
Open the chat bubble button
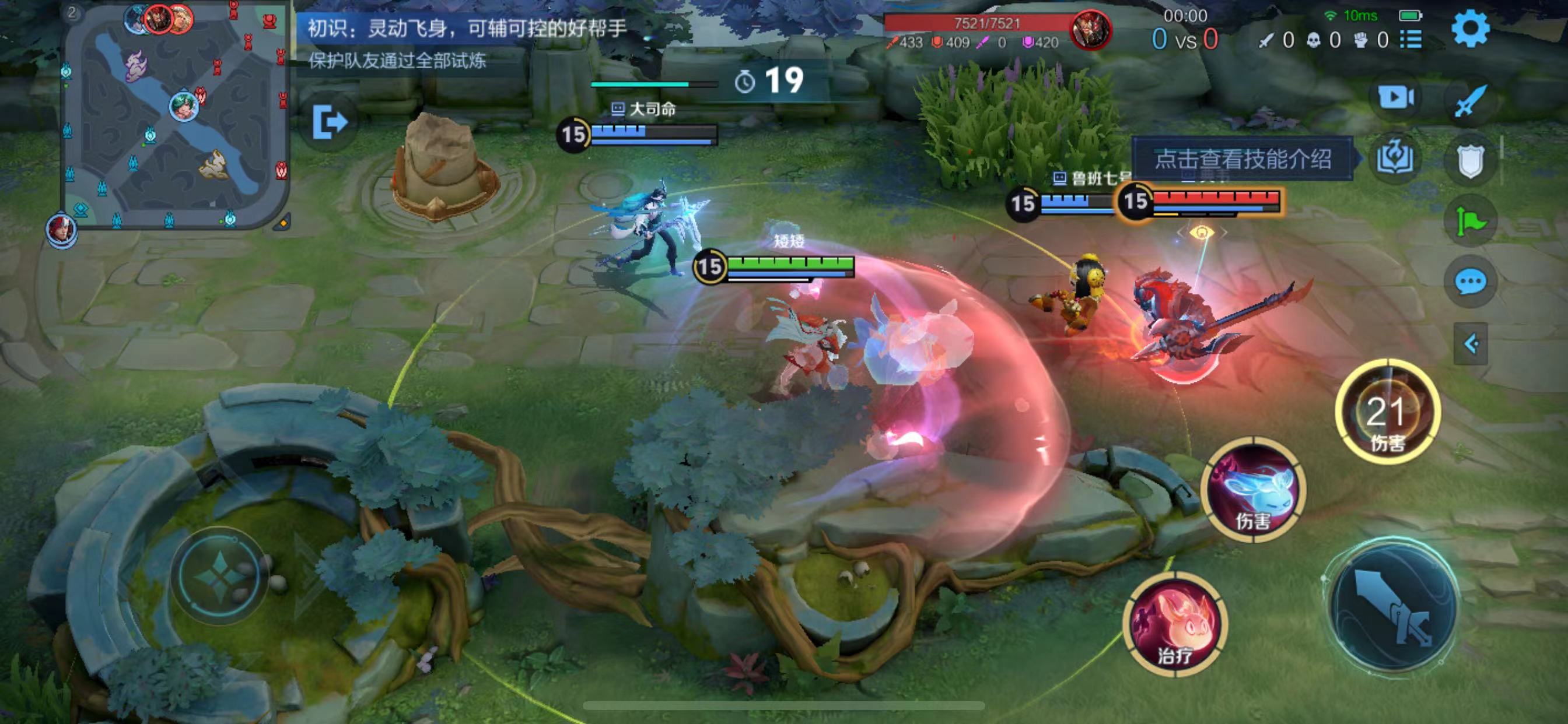[x=1471, y=282]
